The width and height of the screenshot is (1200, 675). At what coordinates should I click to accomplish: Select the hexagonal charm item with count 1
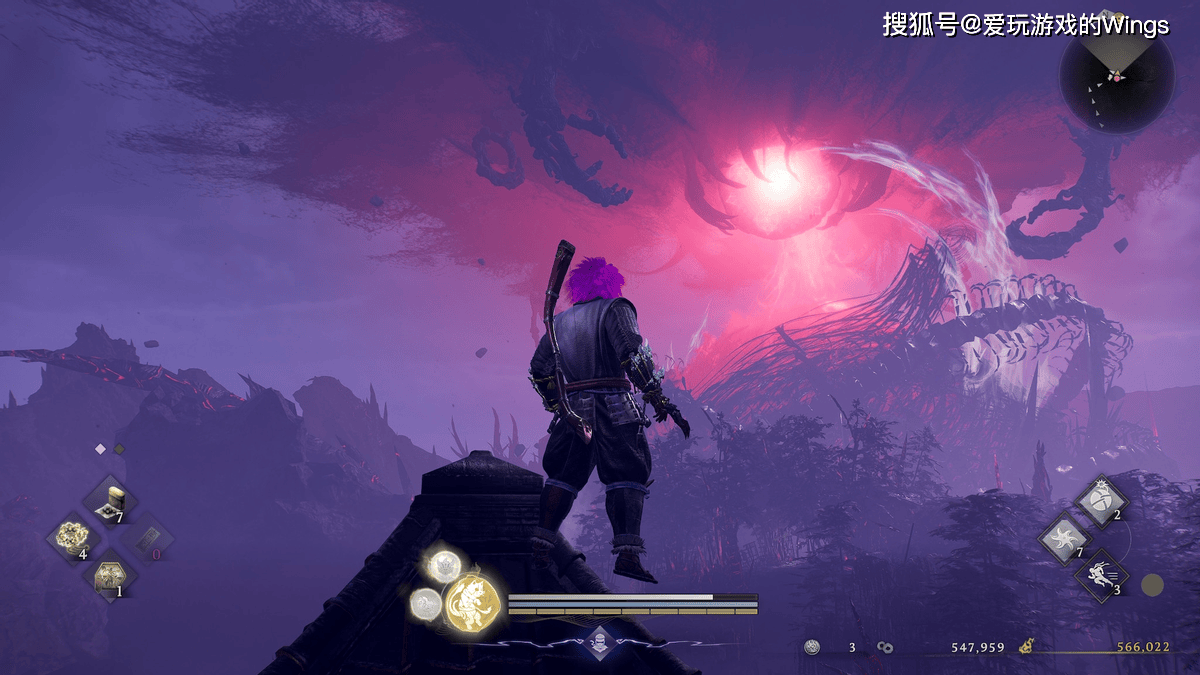[110, 577]
